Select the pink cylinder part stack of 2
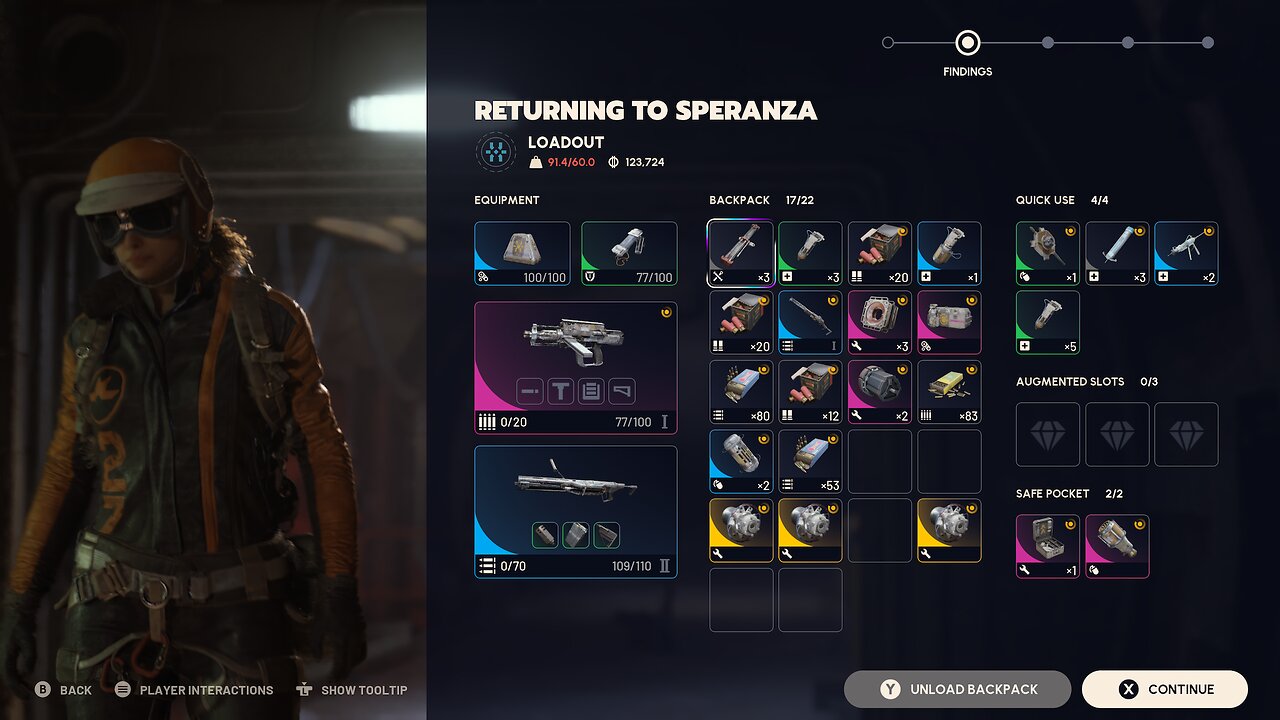The height and width of the screenshot is (720, 1280). [880, 392]
